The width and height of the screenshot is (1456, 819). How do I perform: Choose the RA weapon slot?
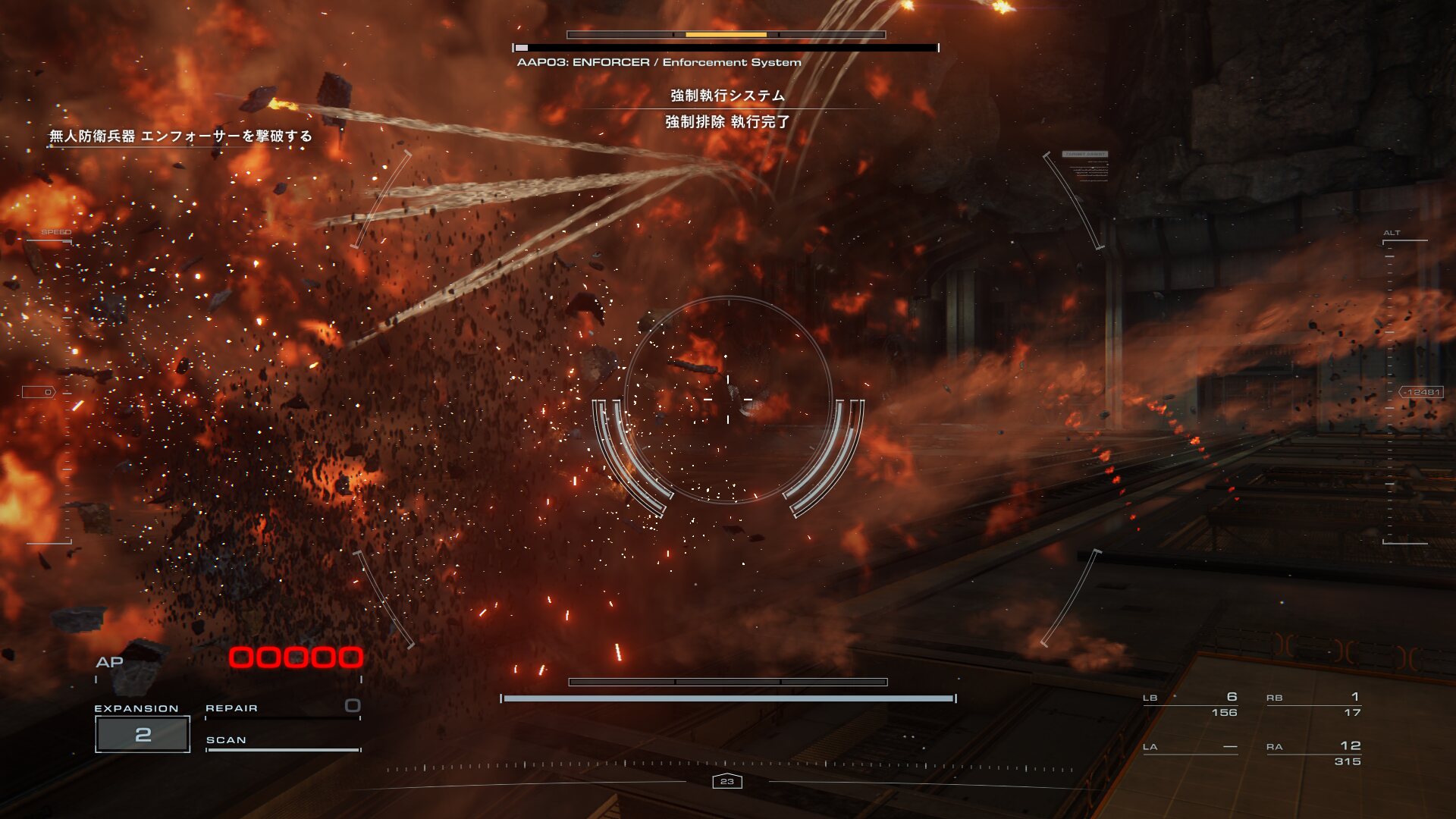coord(1313,753)
